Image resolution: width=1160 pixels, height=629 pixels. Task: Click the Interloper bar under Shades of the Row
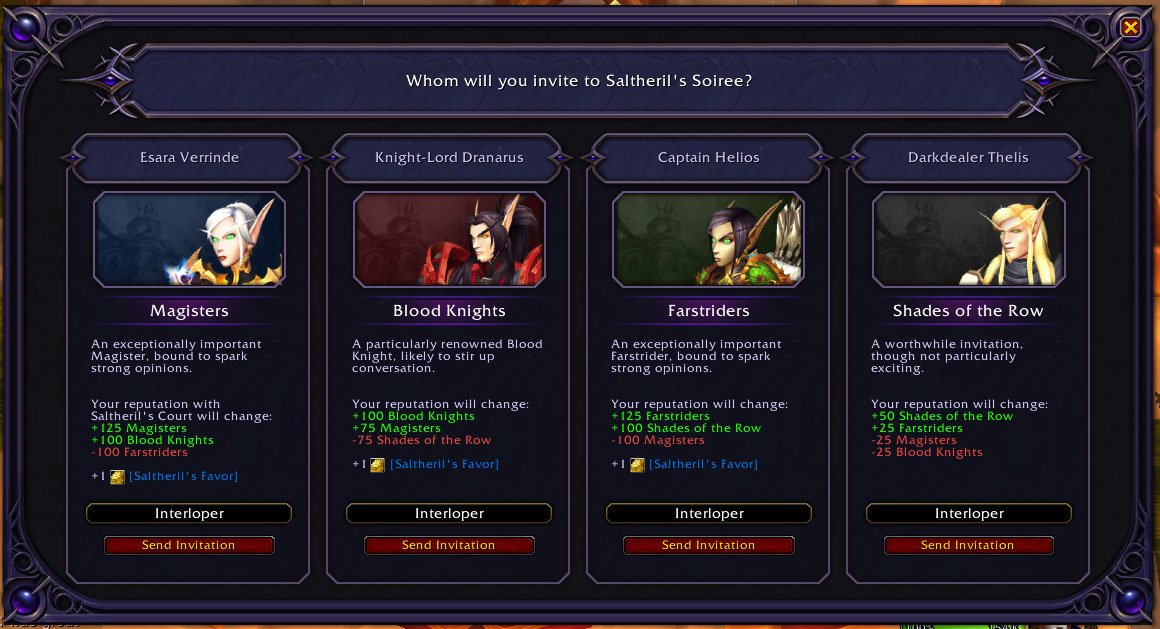(x=968, y=513)
